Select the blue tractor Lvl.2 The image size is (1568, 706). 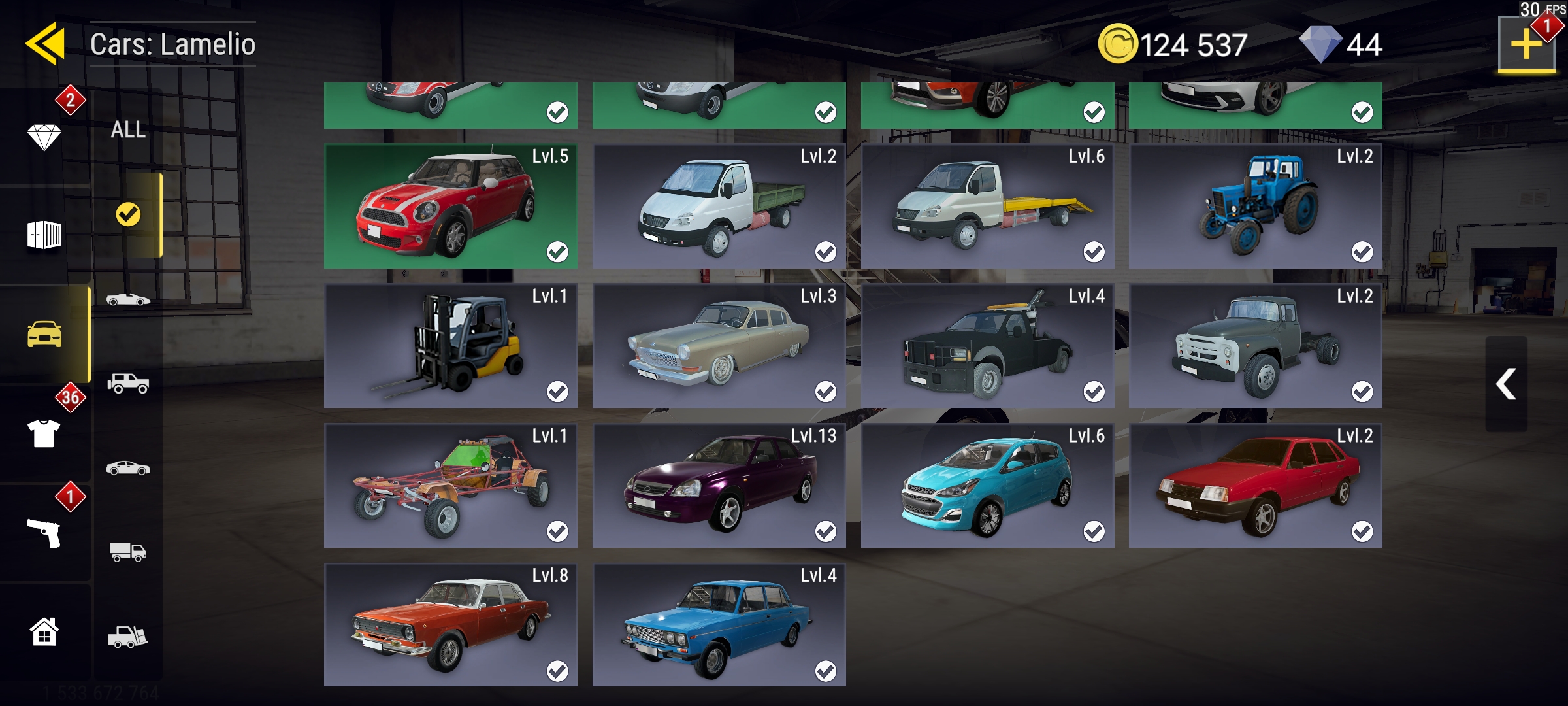tap(1255, 207)
